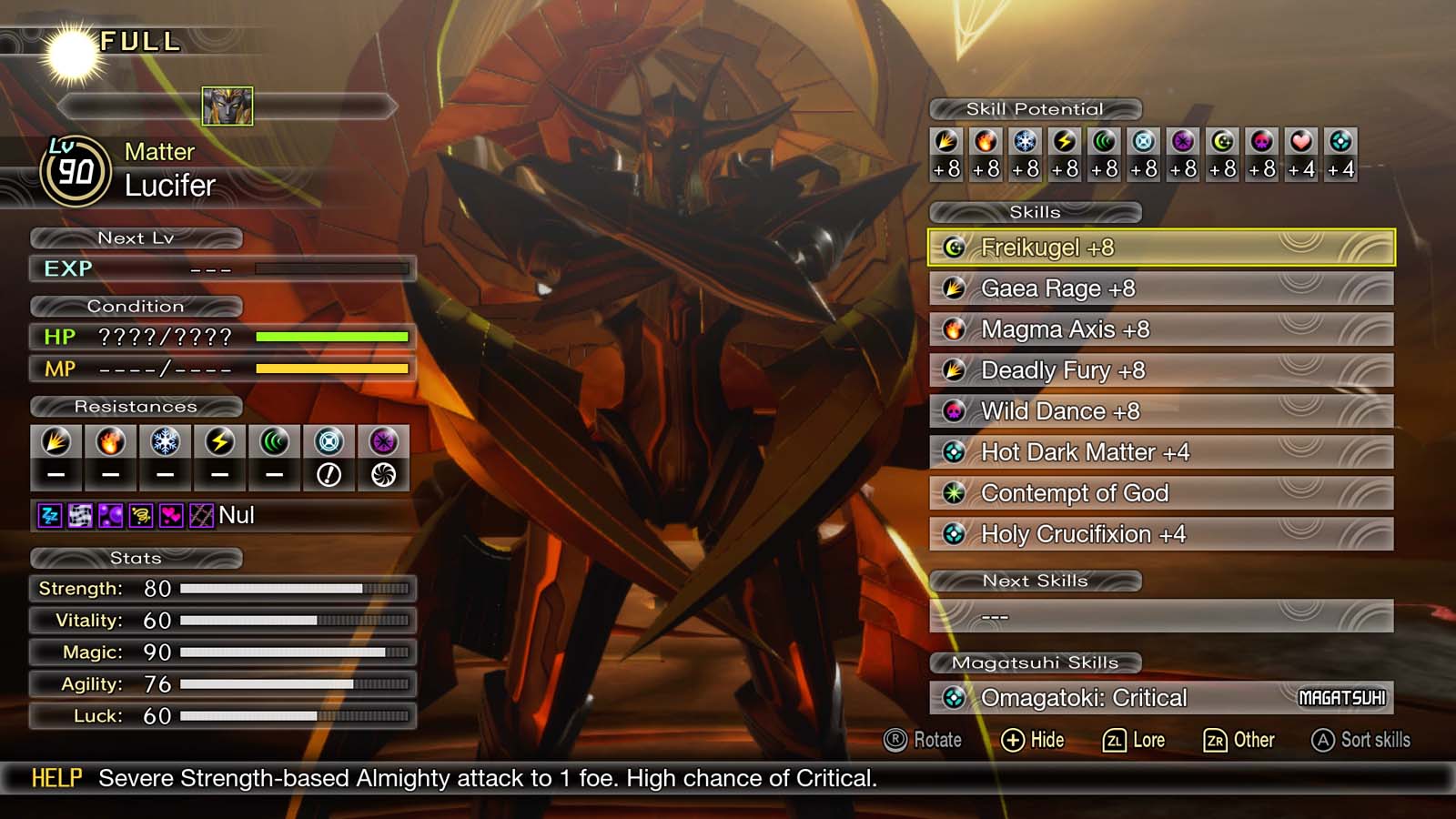Click the green HP bar
The width and height of the screenshot is (1456, 819).
(x=333, y=337)
